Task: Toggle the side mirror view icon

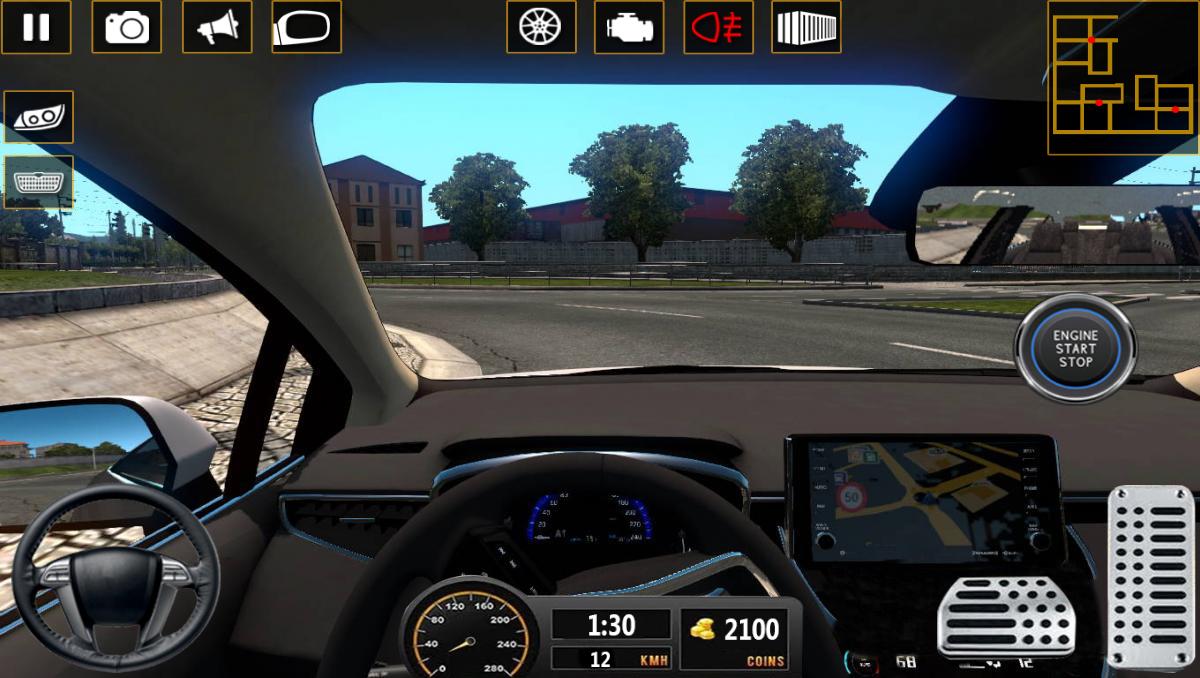Action: pyautogui.click(x=306, y=27)
